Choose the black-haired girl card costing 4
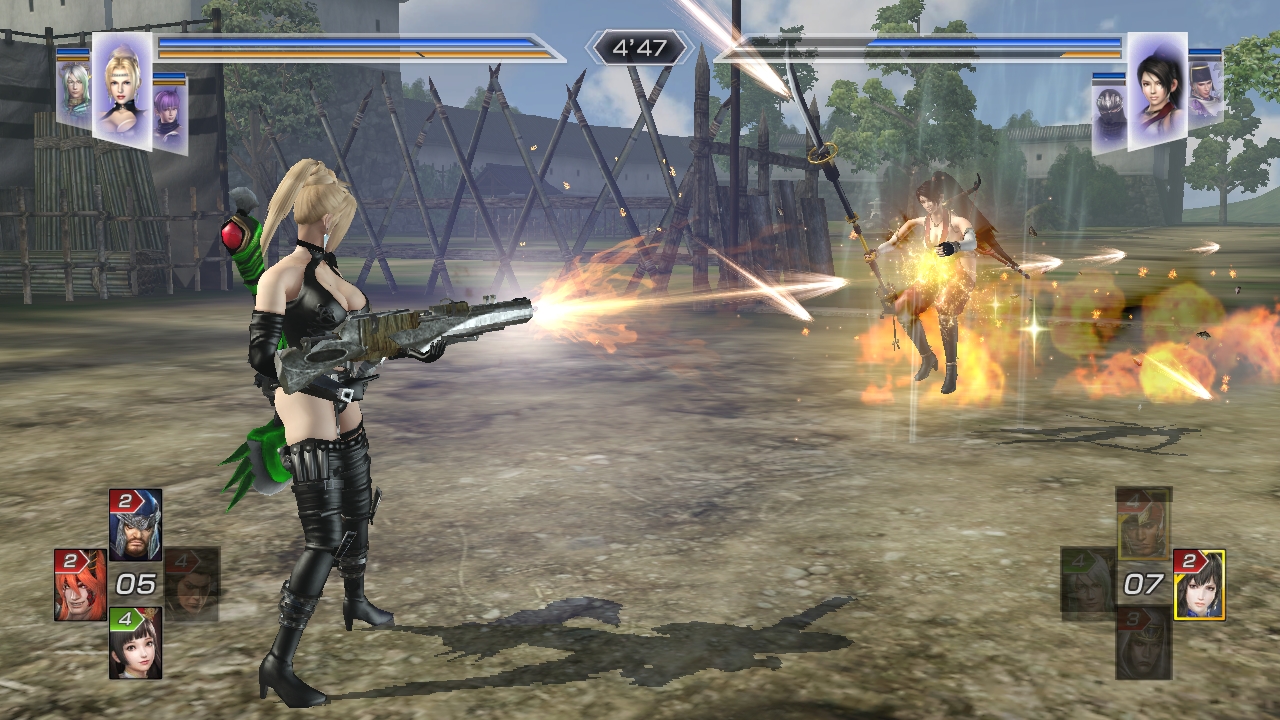The image size is (1280, 720). click(135, 644)
